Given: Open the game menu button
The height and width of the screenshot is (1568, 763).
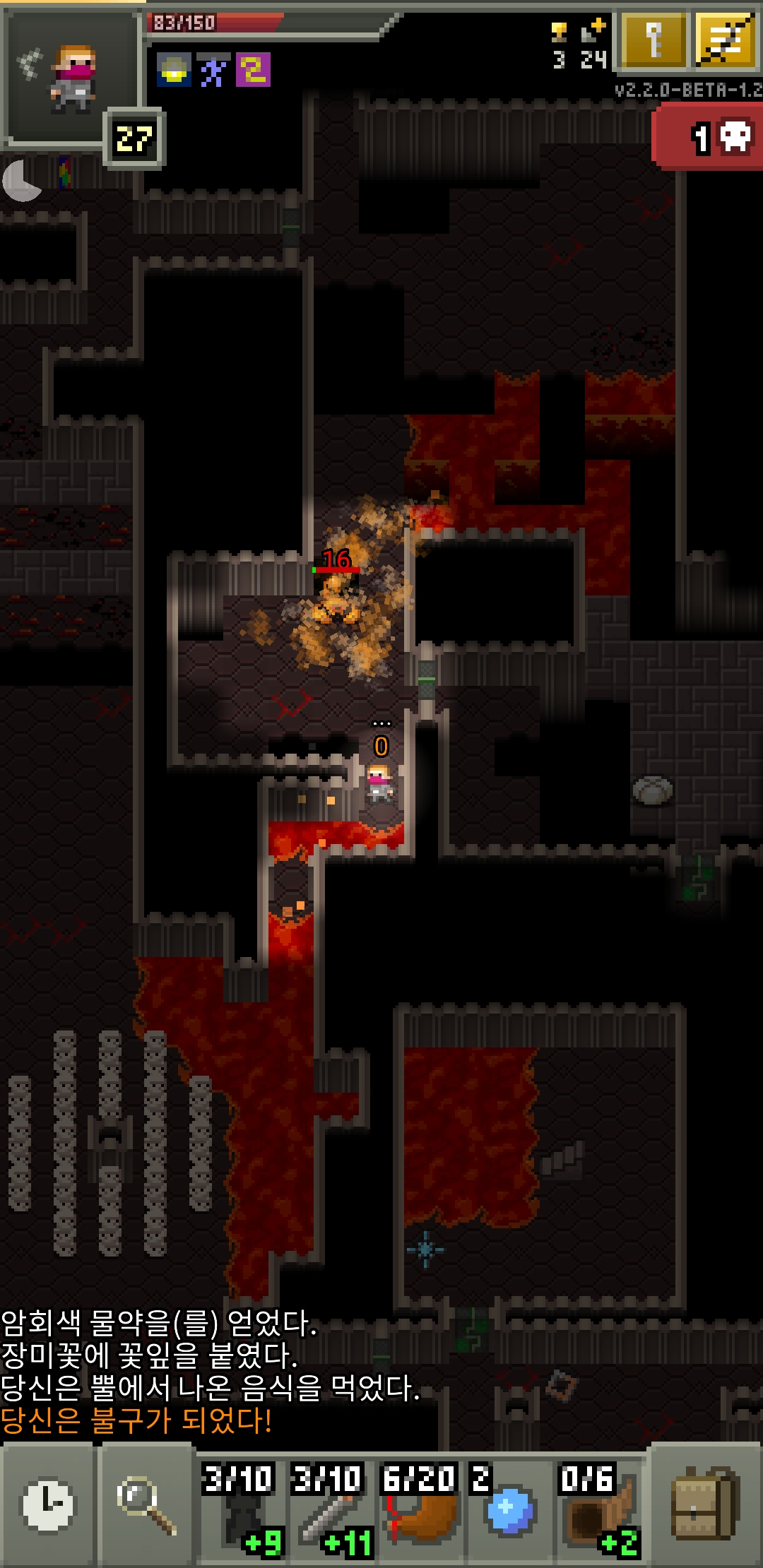Looking at the screenshot, I should click(726, 41).
